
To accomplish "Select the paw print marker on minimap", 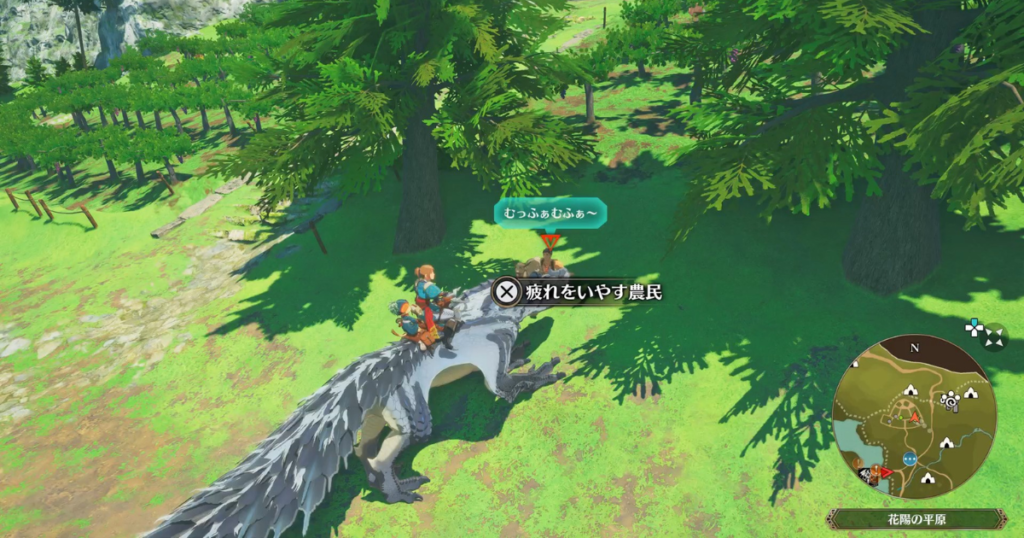I will point(949,401).
